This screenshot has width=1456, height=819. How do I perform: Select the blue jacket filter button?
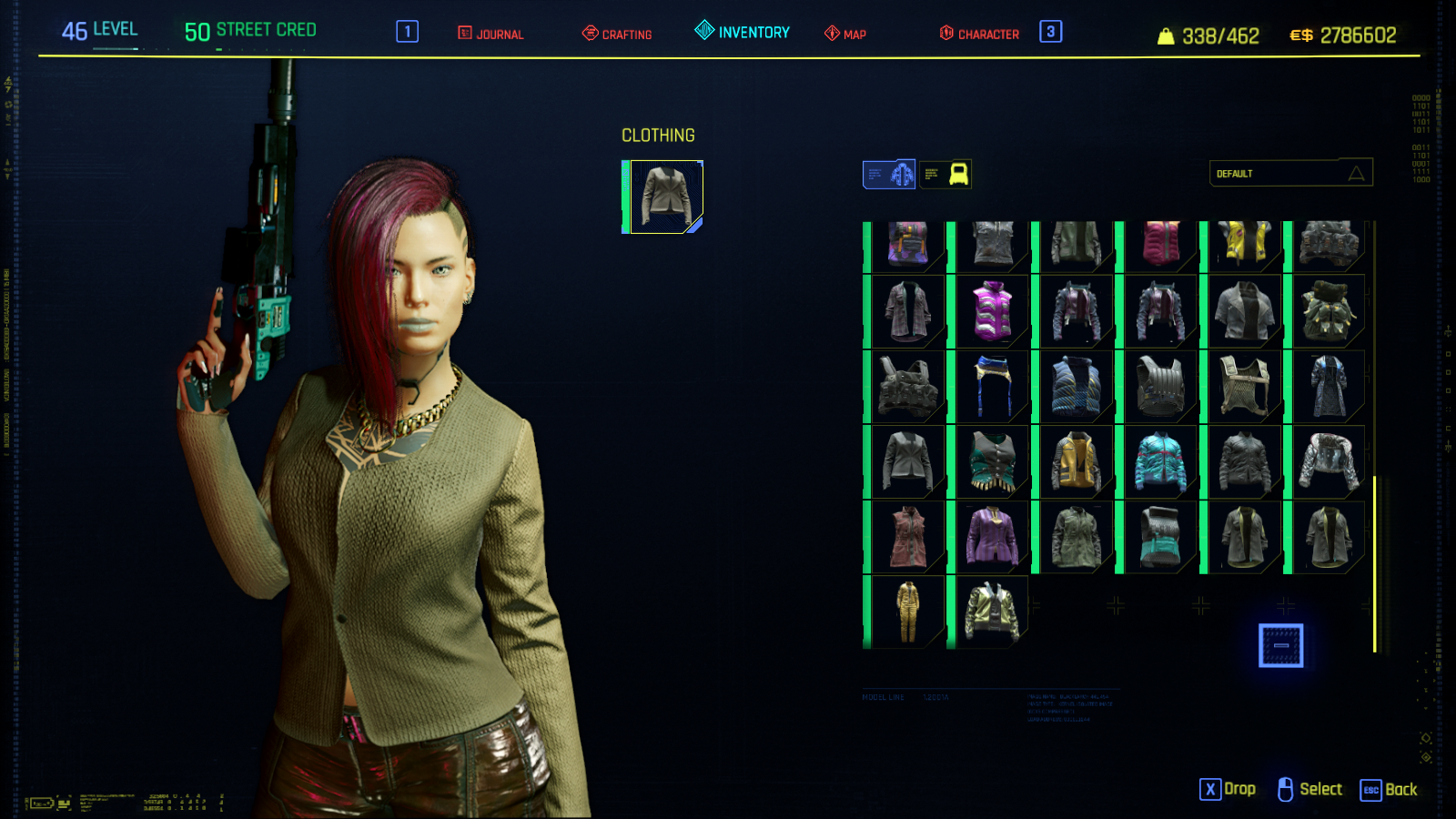click(x=889, y=174)
